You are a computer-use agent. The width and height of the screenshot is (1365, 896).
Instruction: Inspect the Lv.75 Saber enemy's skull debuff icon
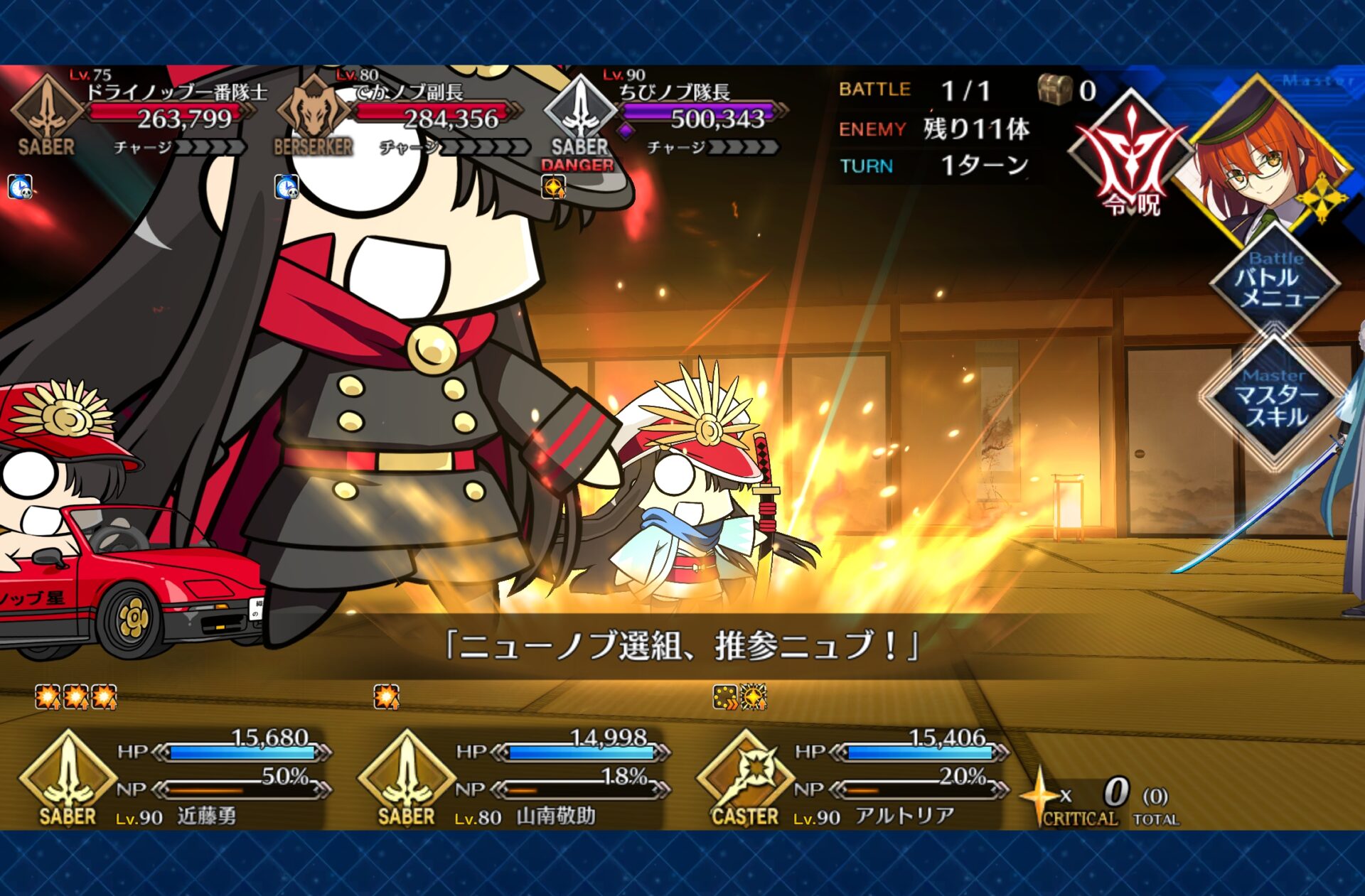pos(20,188)
